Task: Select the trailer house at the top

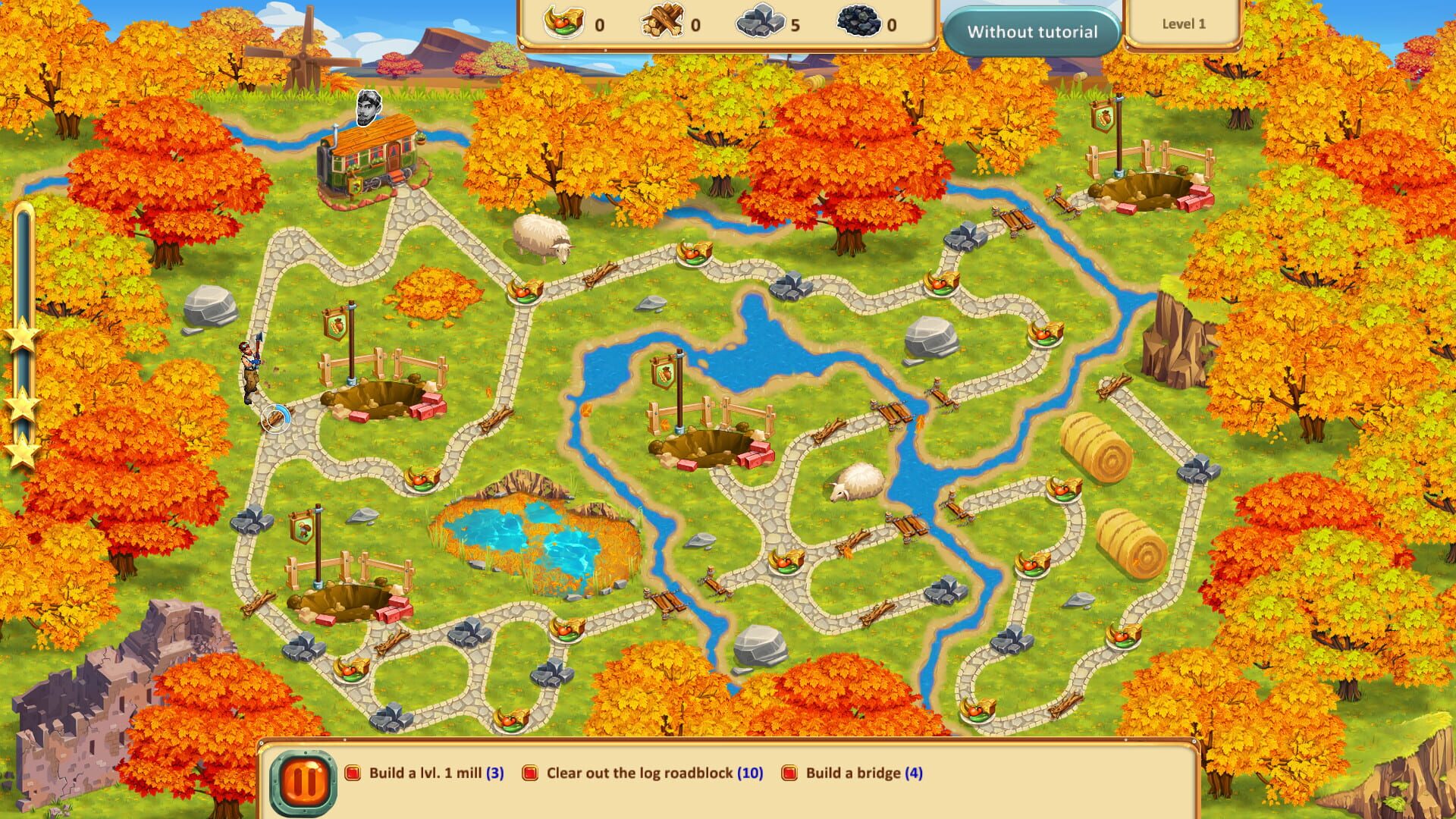Action: coord(372,159)
